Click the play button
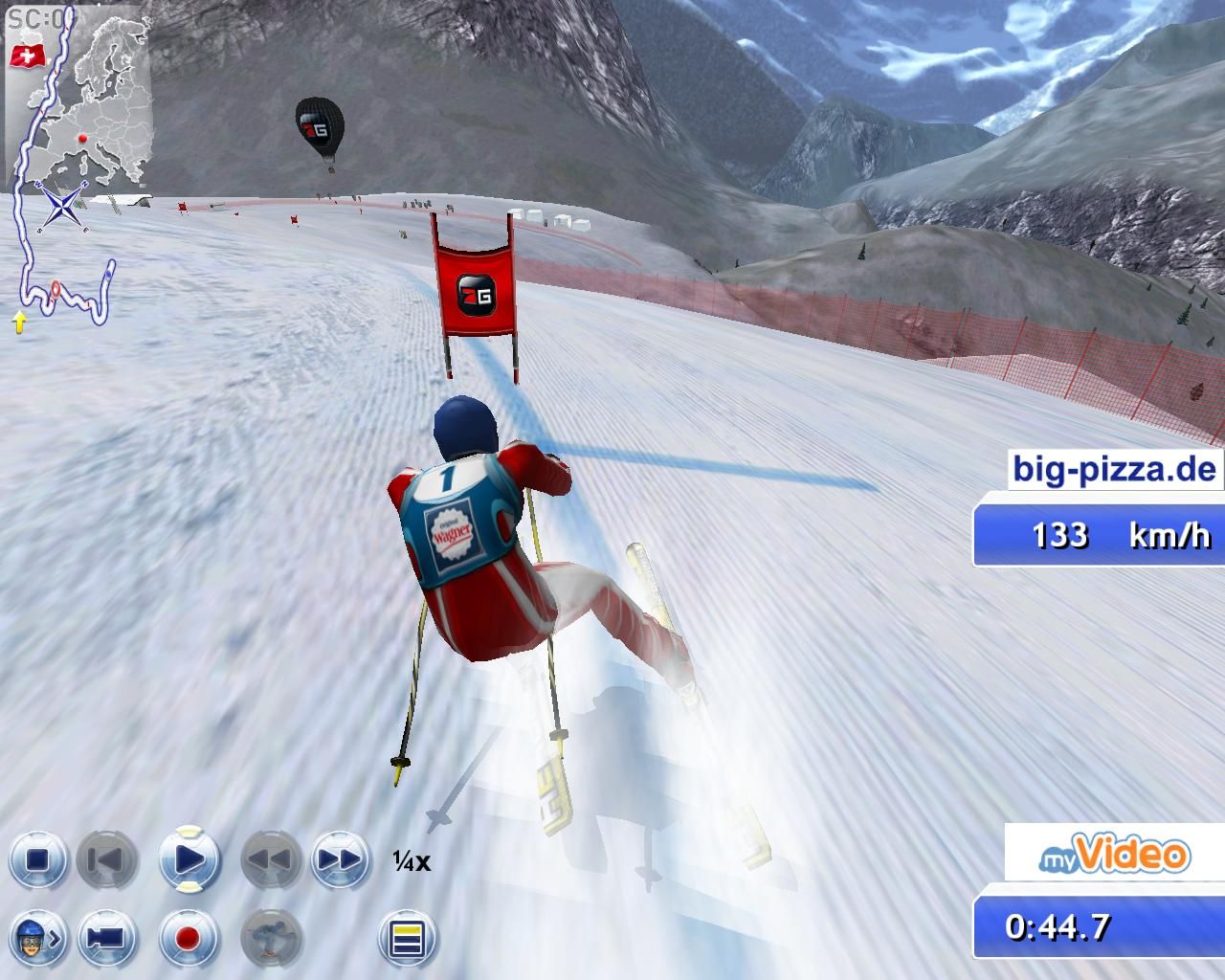This screenshot has height=980, width=1225. [189, 858]
